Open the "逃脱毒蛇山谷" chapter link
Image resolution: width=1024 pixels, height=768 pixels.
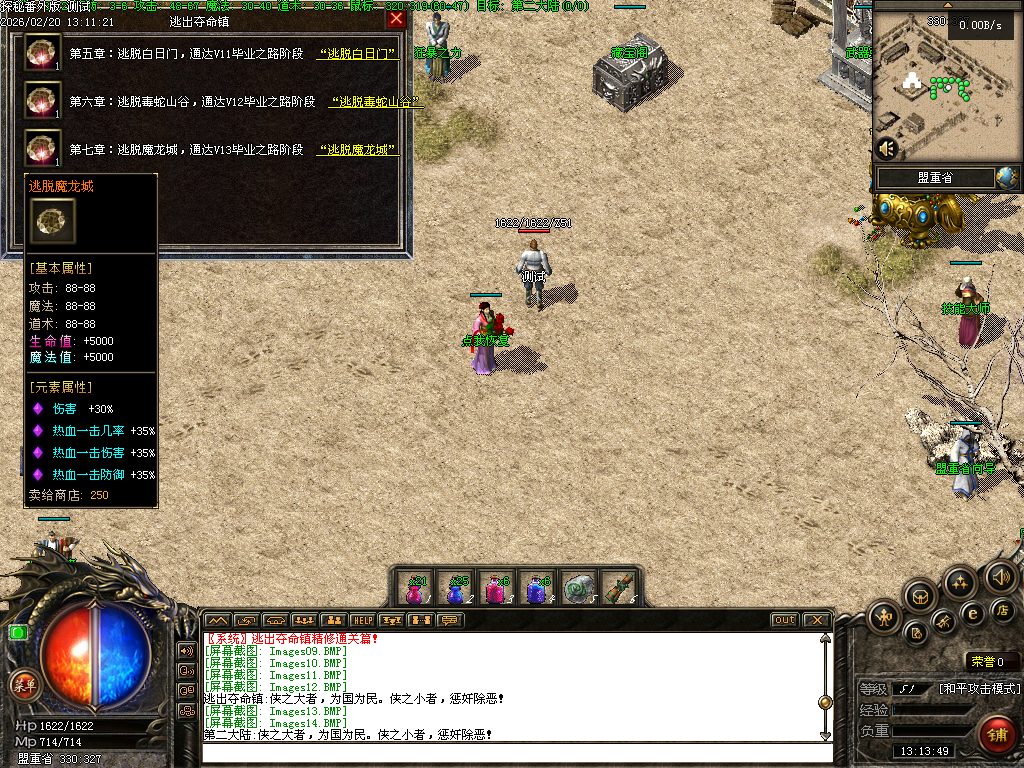point(375,102)
